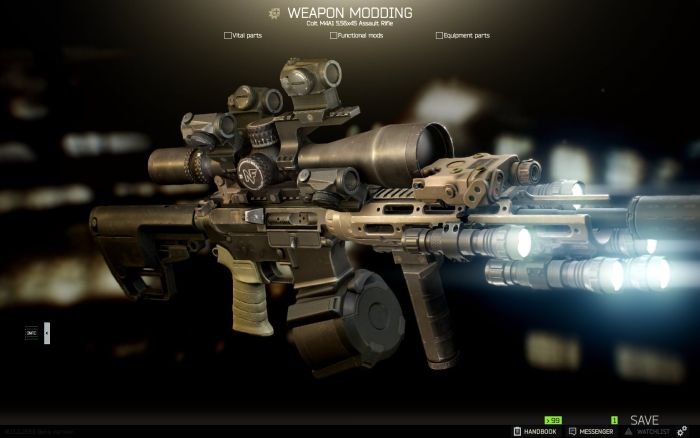Open settings via the gear icon
Screen dimensions: 700x438
coord(689,431)
